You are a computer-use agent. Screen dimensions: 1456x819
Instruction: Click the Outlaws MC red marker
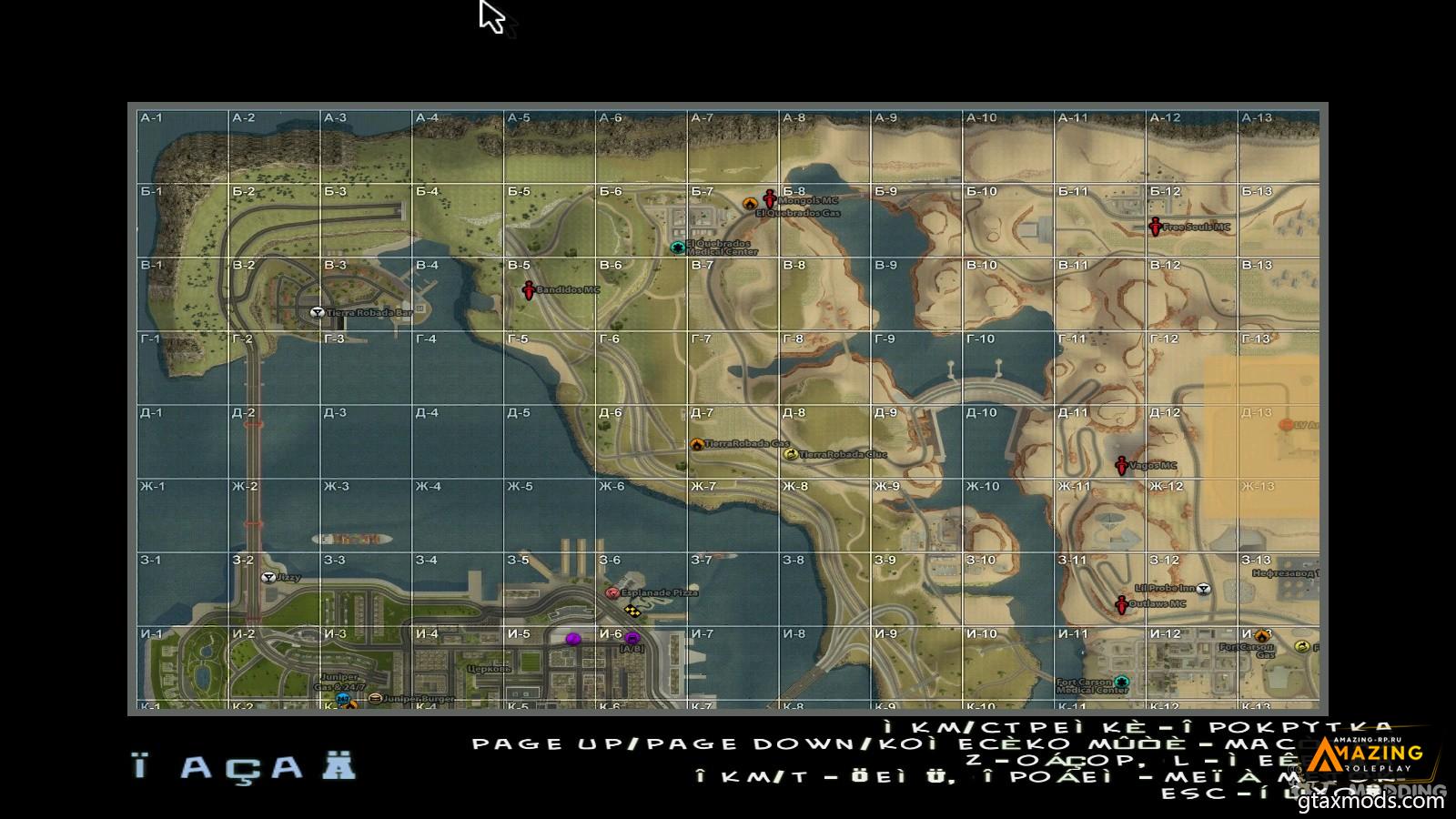[x=1122, y=604]
